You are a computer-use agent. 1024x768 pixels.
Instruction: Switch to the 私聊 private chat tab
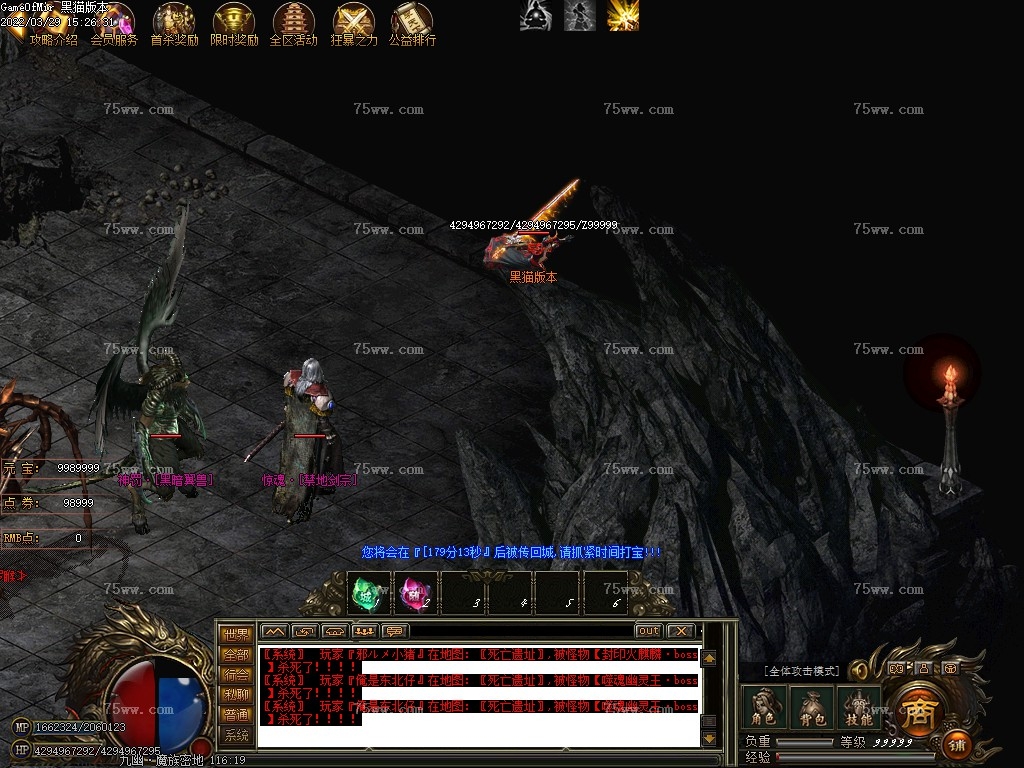236,694
